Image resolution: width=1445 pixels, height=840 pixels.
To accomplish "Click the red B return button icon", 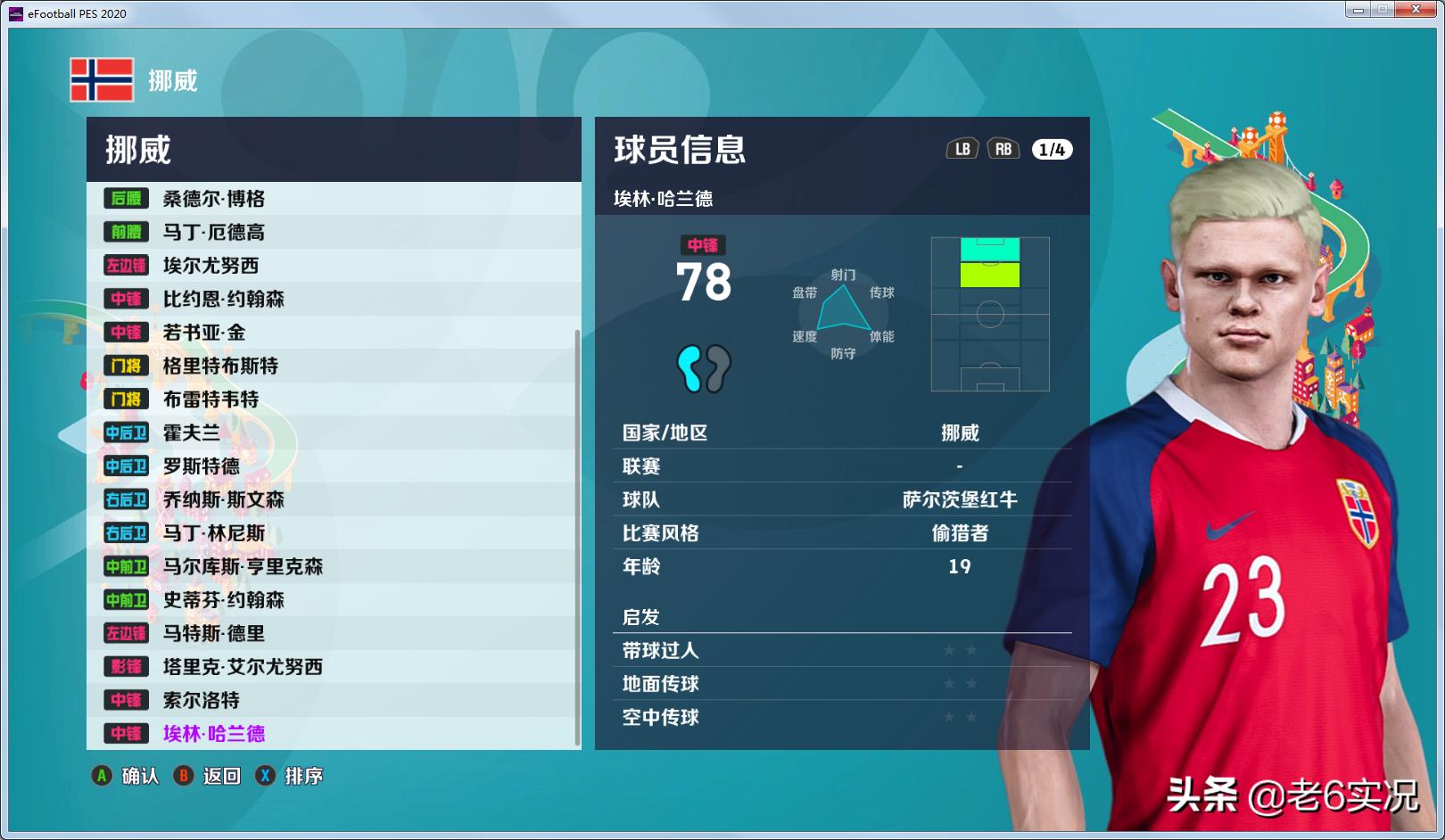I will (x=184, y=776).
